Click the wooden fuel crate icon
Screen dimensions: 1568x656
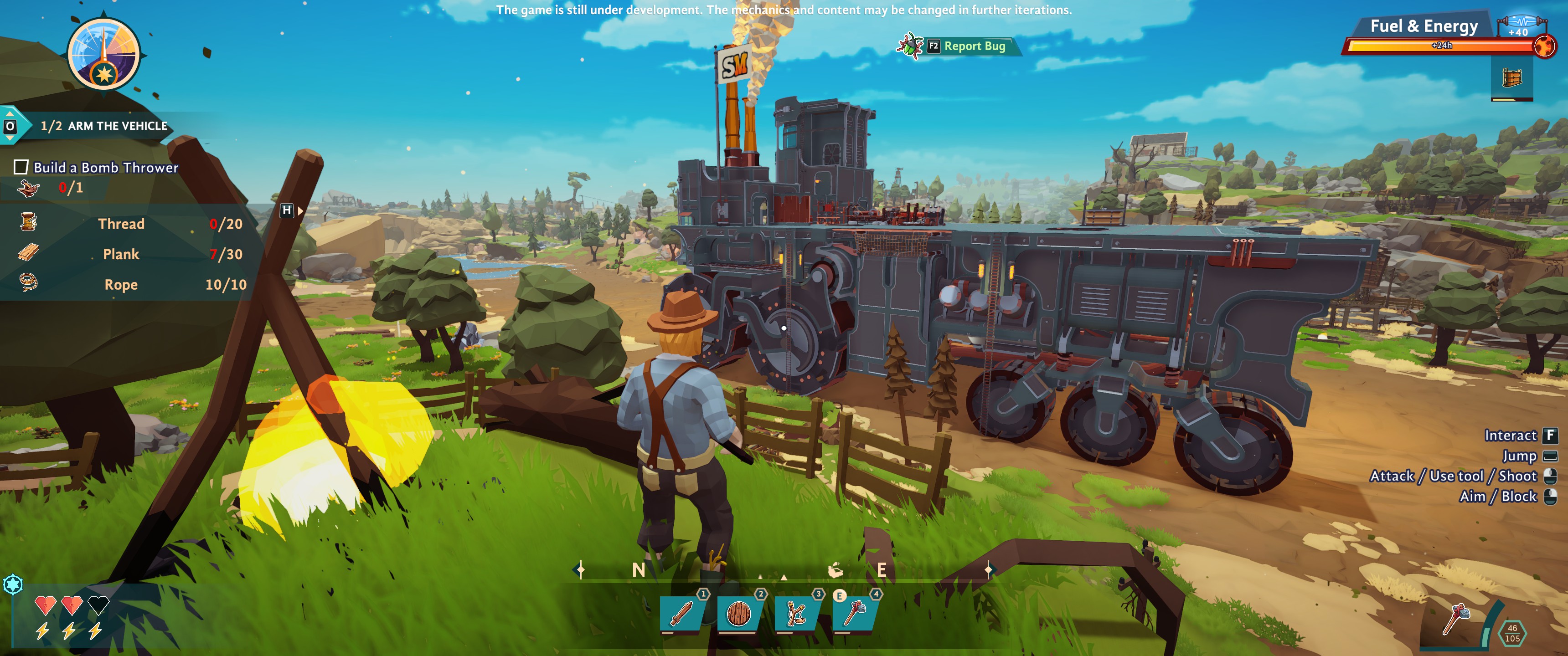[1512, 78]
